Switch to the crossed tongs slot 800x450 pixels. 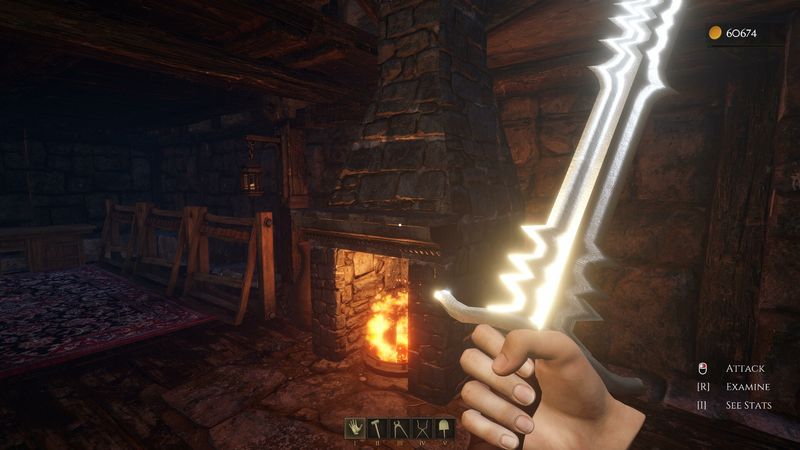(x=423, y=428)
